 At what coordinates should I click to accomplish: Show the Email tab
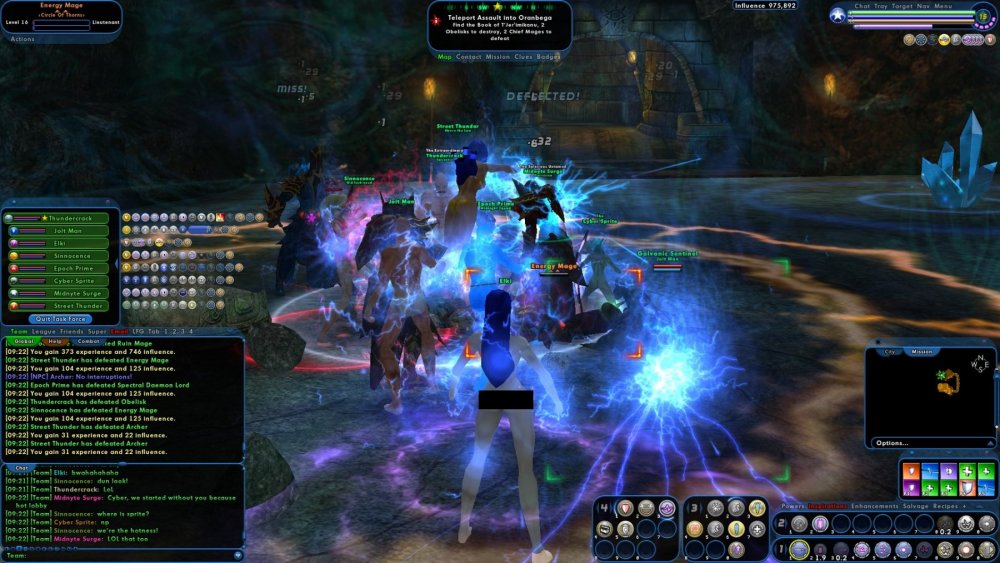point(119,331)
